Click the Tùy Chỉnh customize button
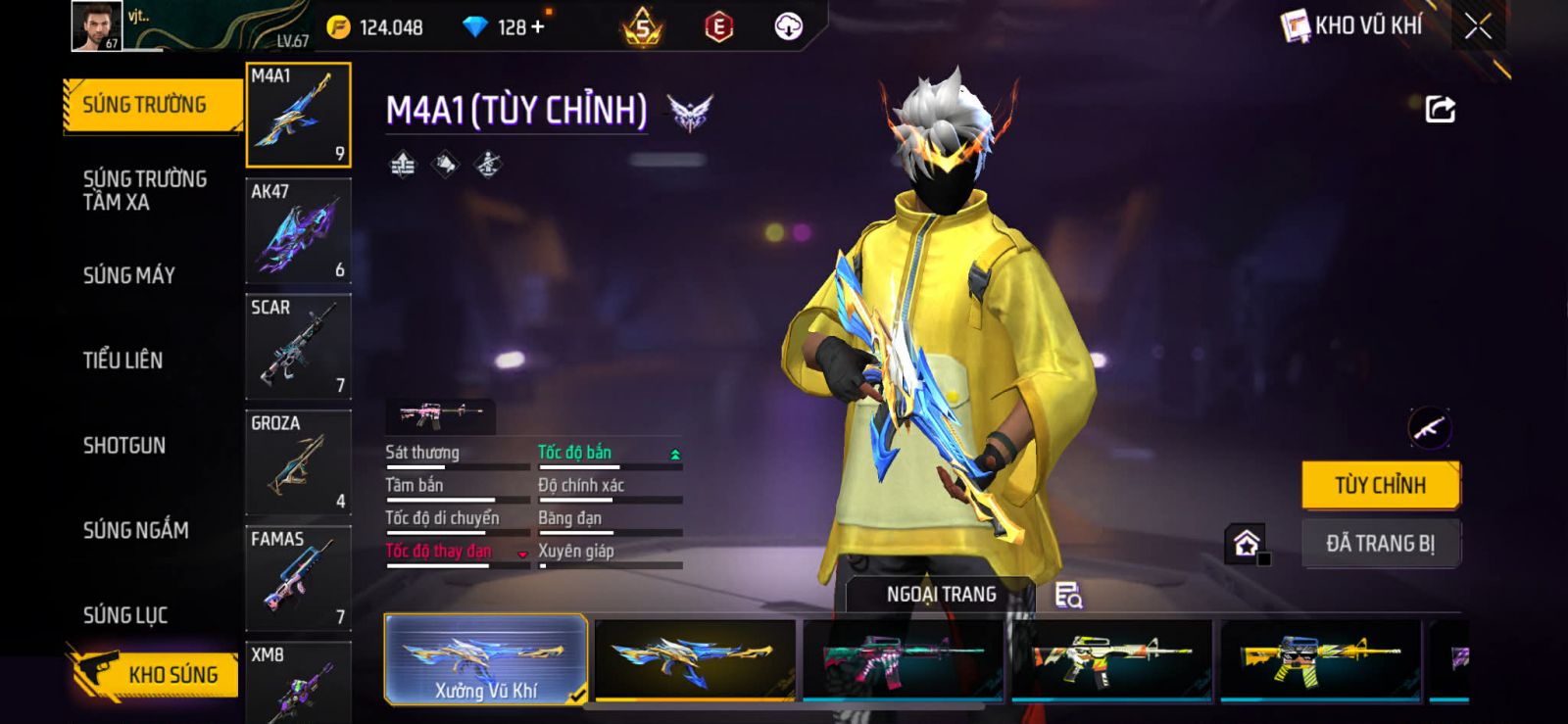 tap(1380, 485)
